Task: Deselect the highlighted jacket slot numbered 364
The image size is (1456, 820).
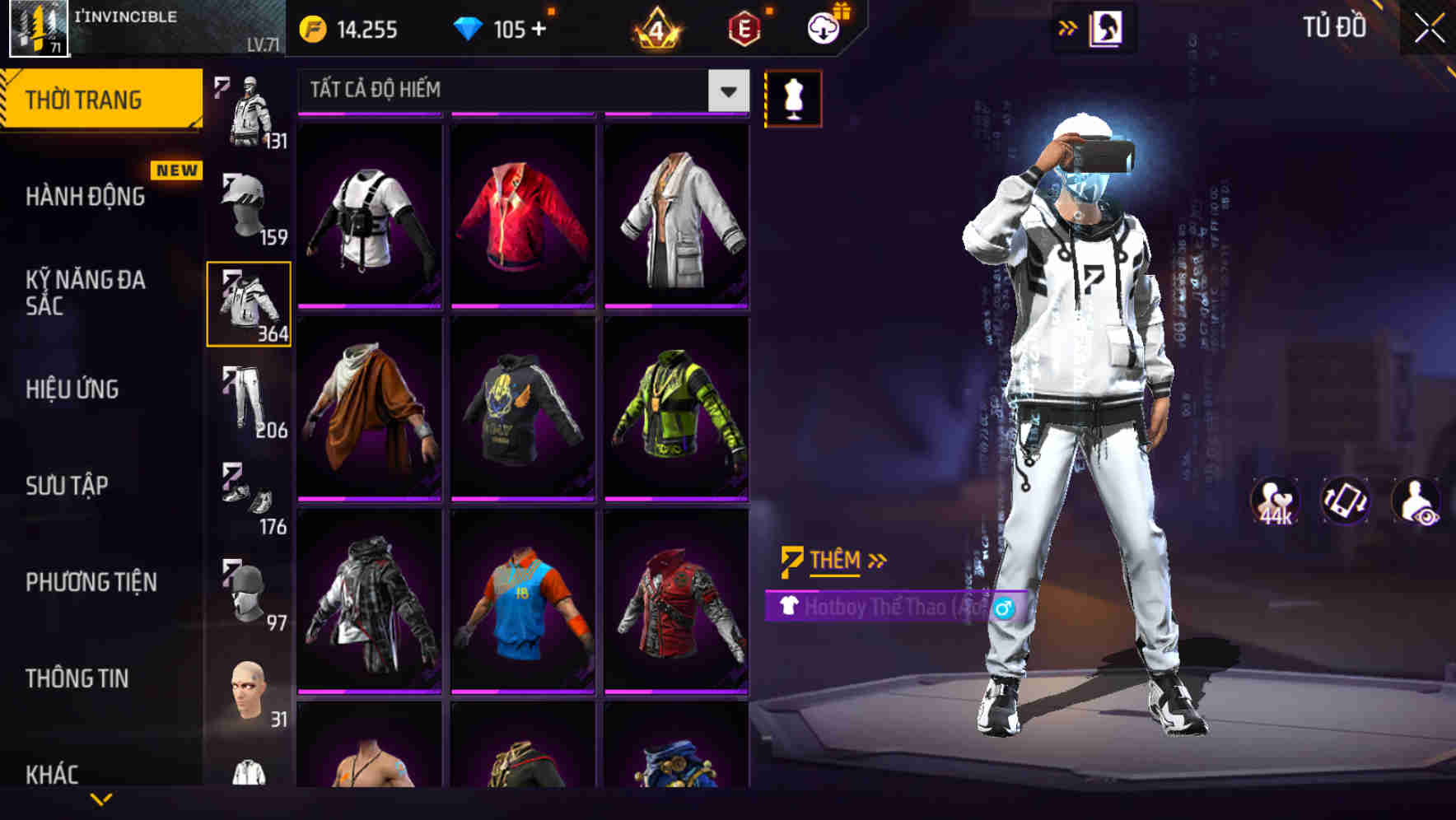Action: point(249,303)
